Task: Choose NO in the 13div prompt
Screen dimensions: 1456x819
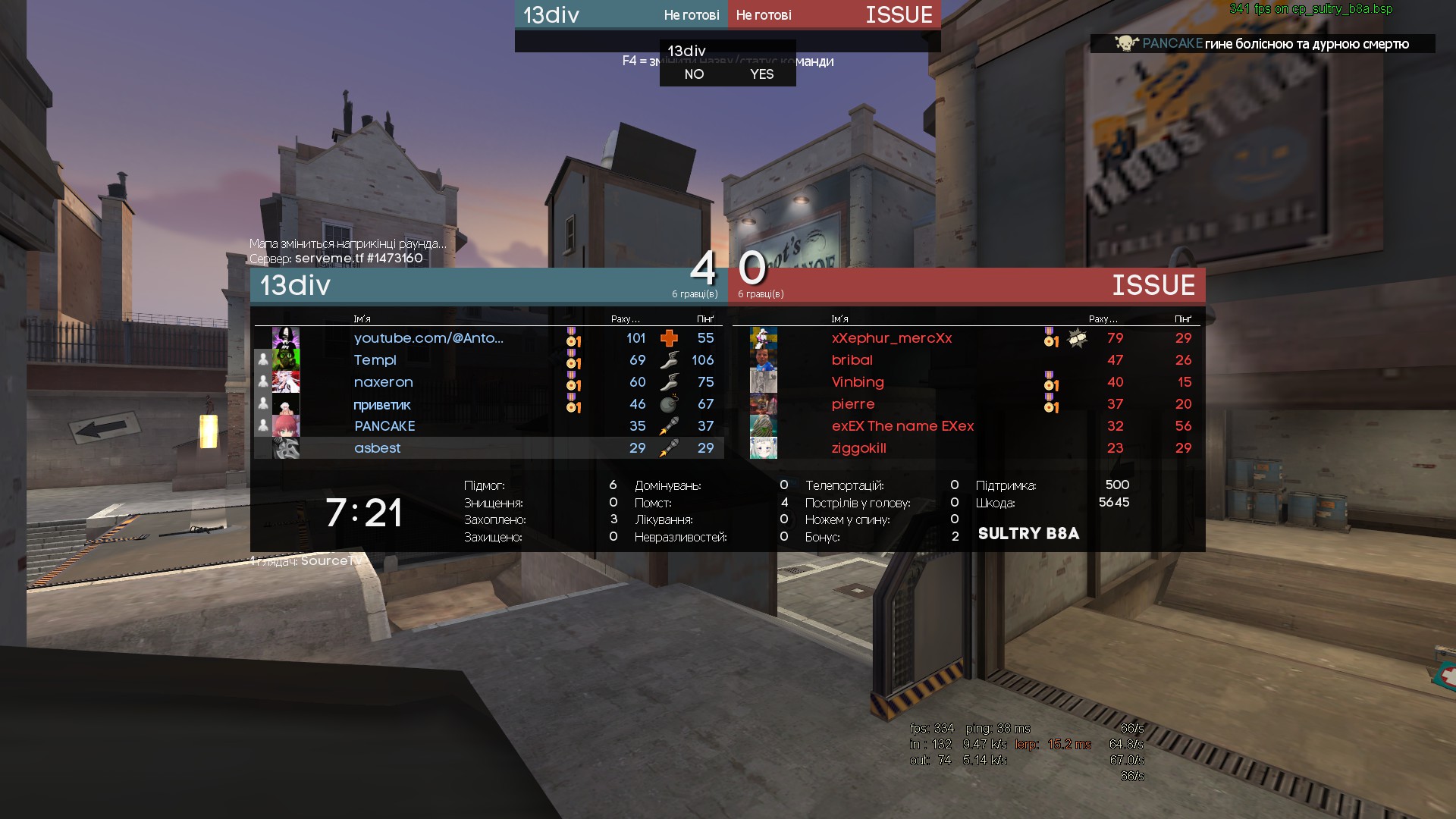Action: 694,74
